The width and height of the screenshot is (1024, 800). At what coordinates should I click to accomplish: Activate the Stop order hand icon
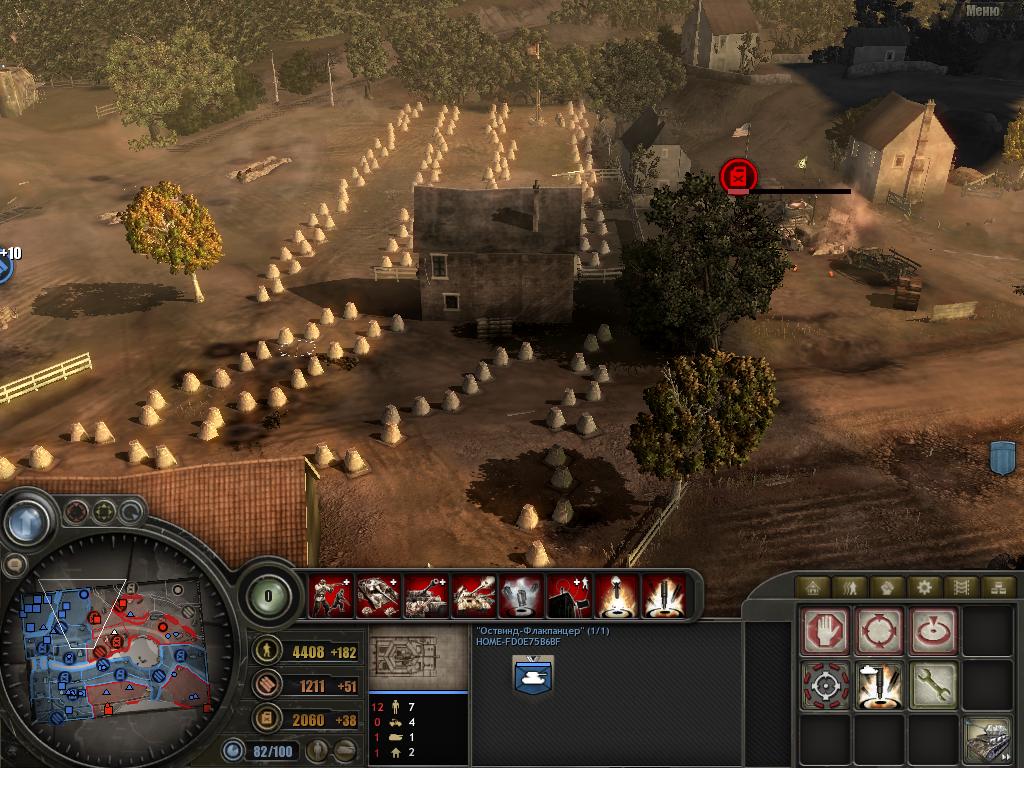tap(826, 632)
